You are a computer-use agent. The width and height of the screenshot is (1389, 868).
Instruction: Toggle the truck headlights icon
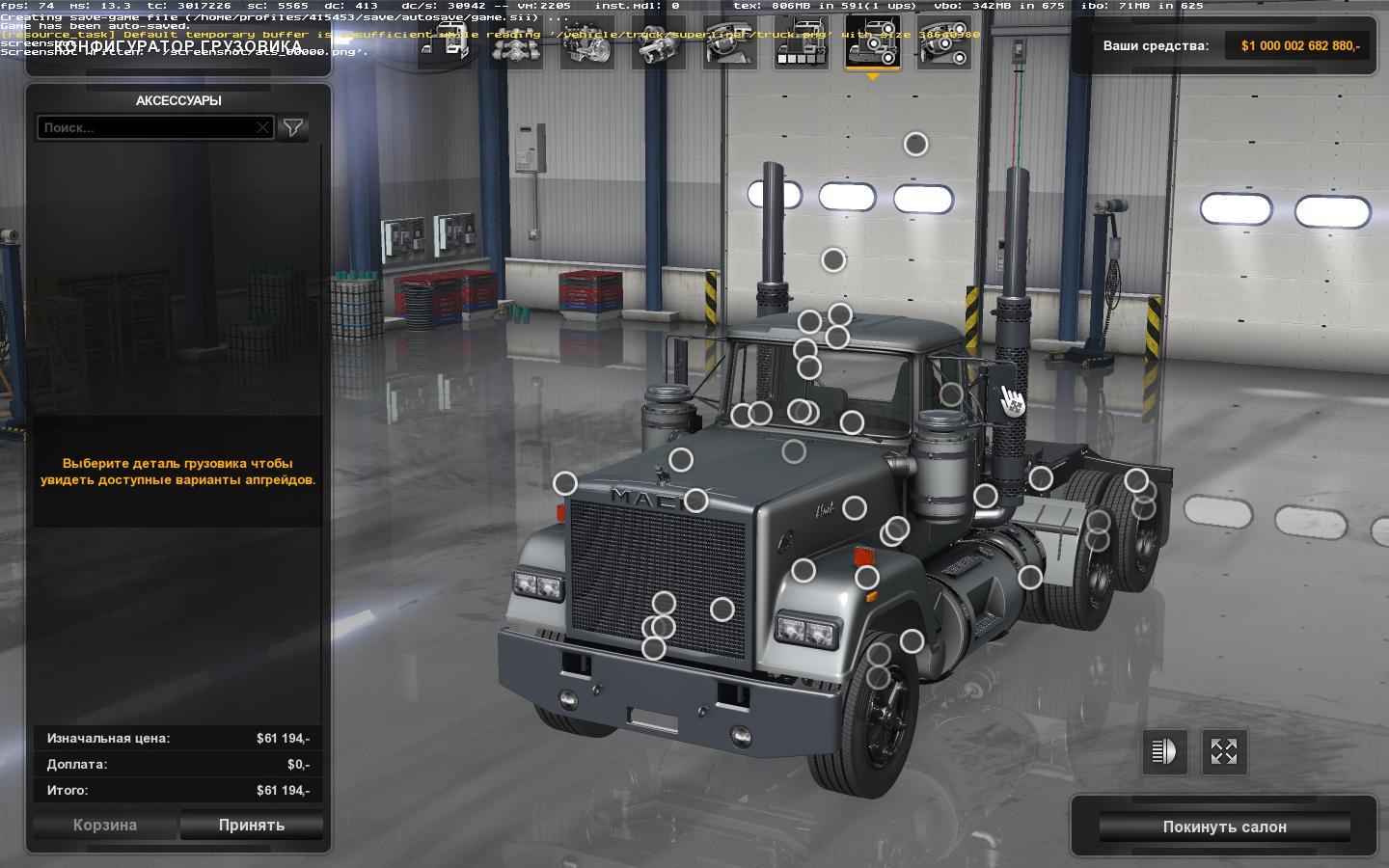tap(1164, 751)
